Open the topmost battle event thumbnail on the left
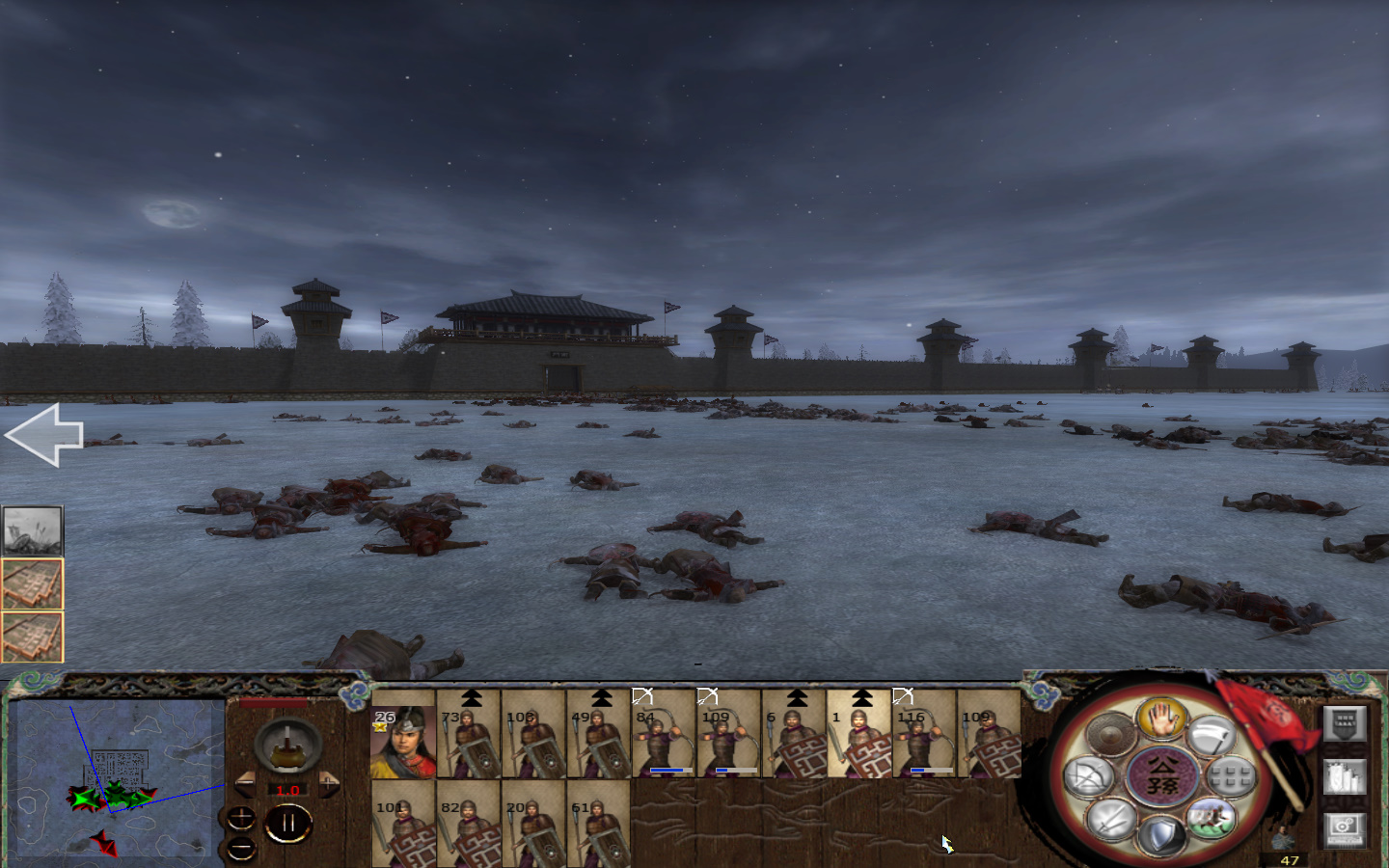The height and width of the screenshot is (868, 1389). point(32,529)
